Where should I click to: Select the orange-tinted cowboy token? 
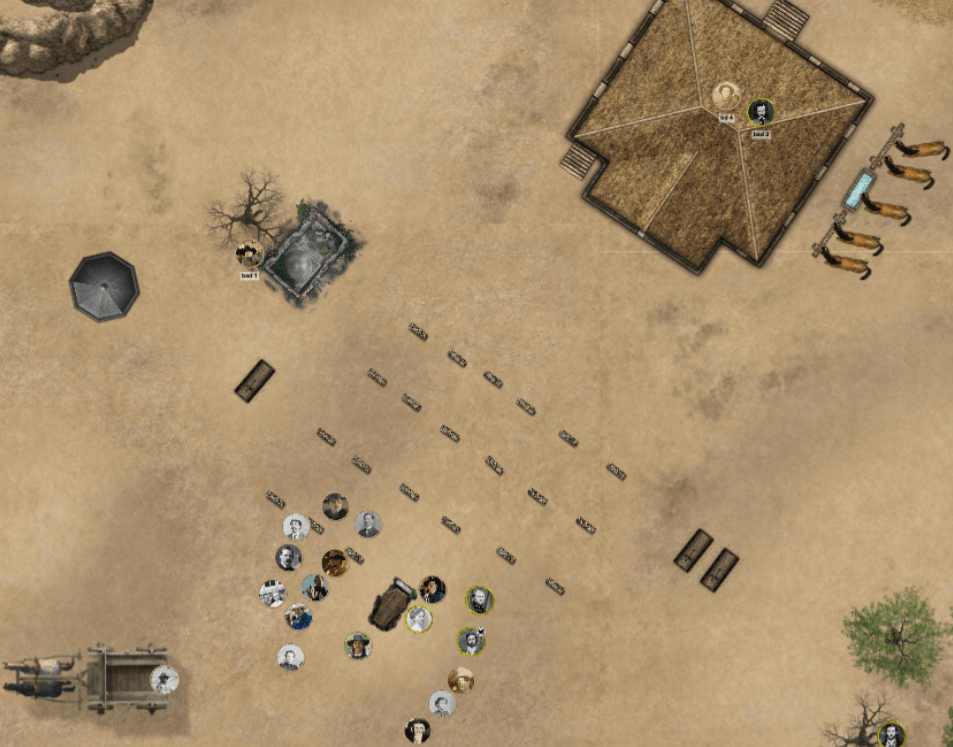[335, 562]
